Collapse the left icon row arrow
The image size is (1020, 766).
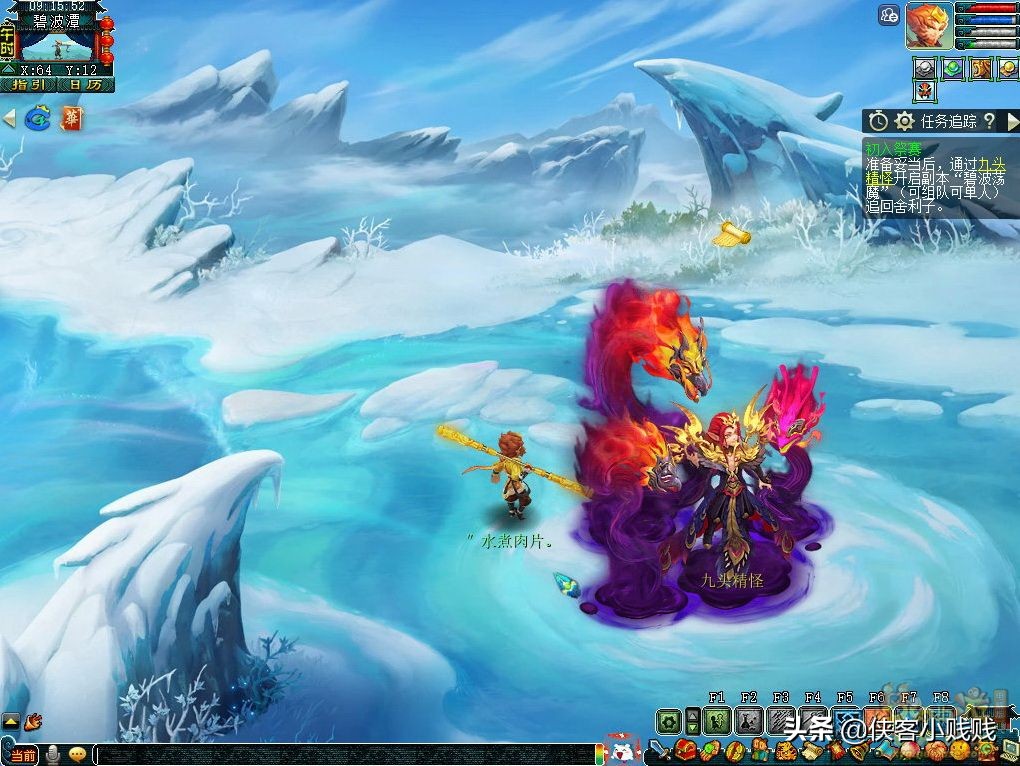pos(9,119)
